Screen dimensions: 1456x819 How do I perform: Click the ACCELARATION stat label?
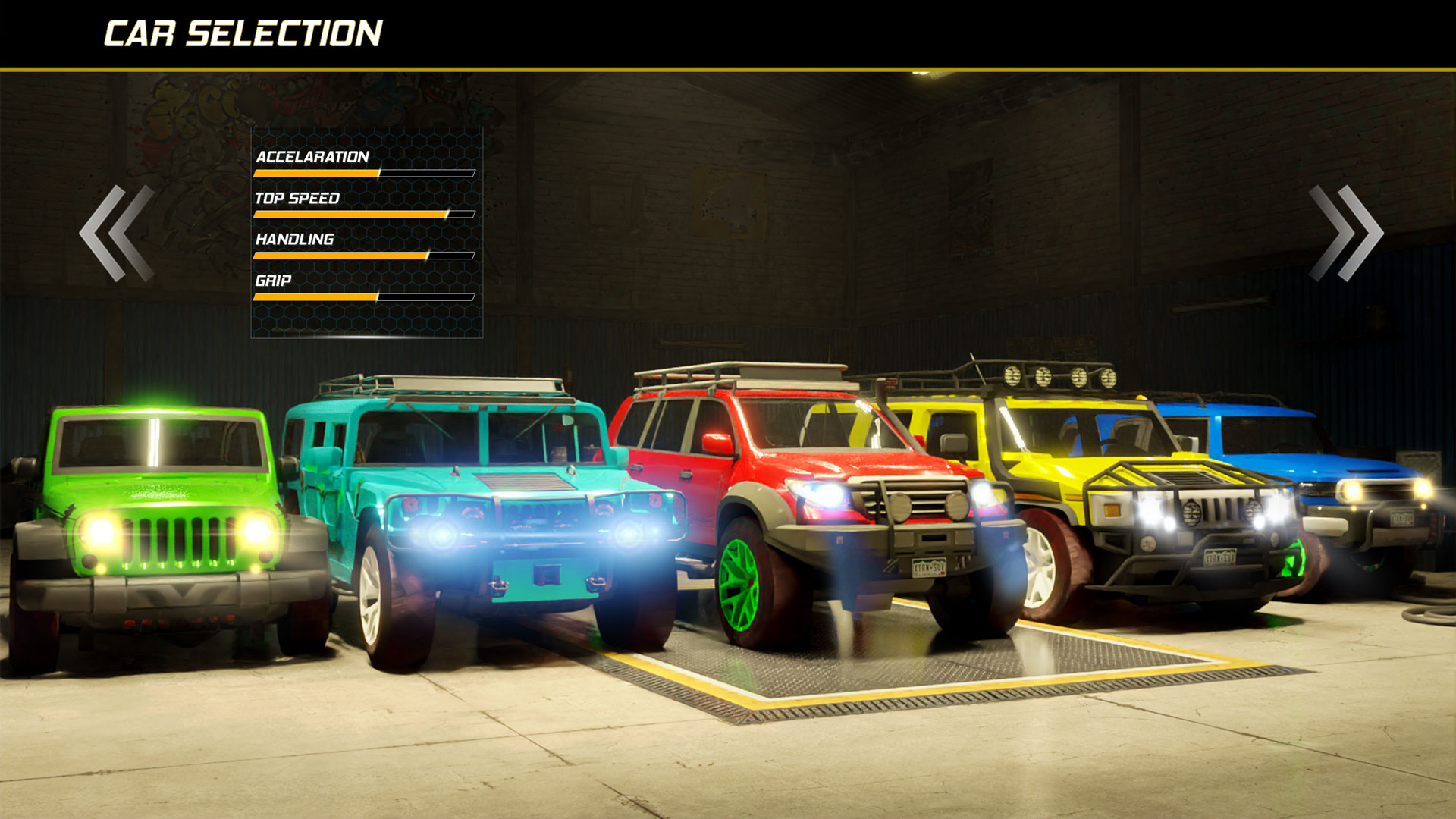tap(312, 158)
